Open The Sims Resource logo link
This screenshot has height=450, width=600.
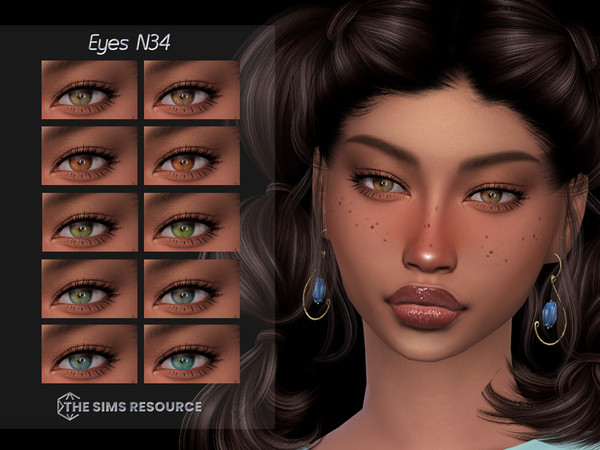pos(130,407)
